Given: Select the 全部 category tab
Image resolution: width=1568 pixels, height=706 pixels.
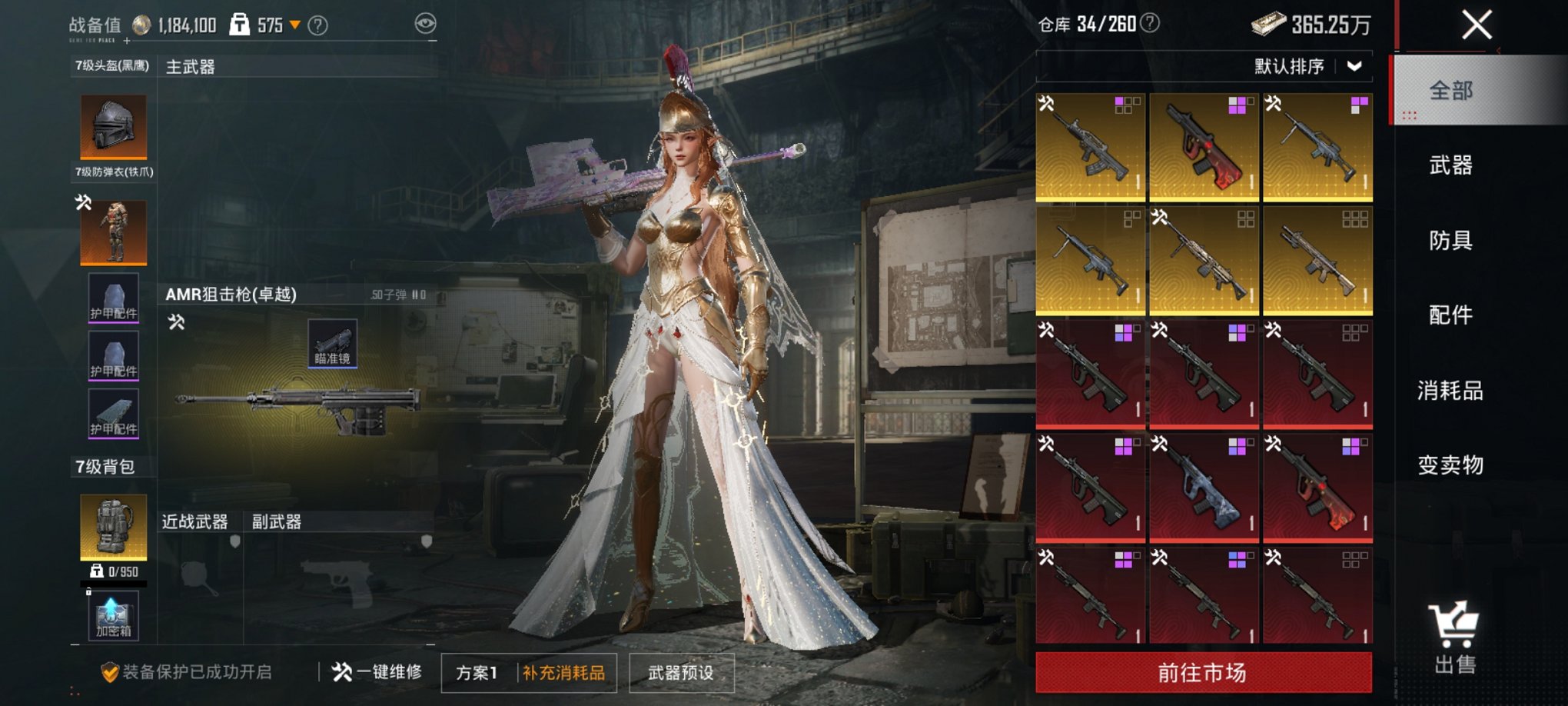Looking at the screenshot, I should pos(1450,91).
